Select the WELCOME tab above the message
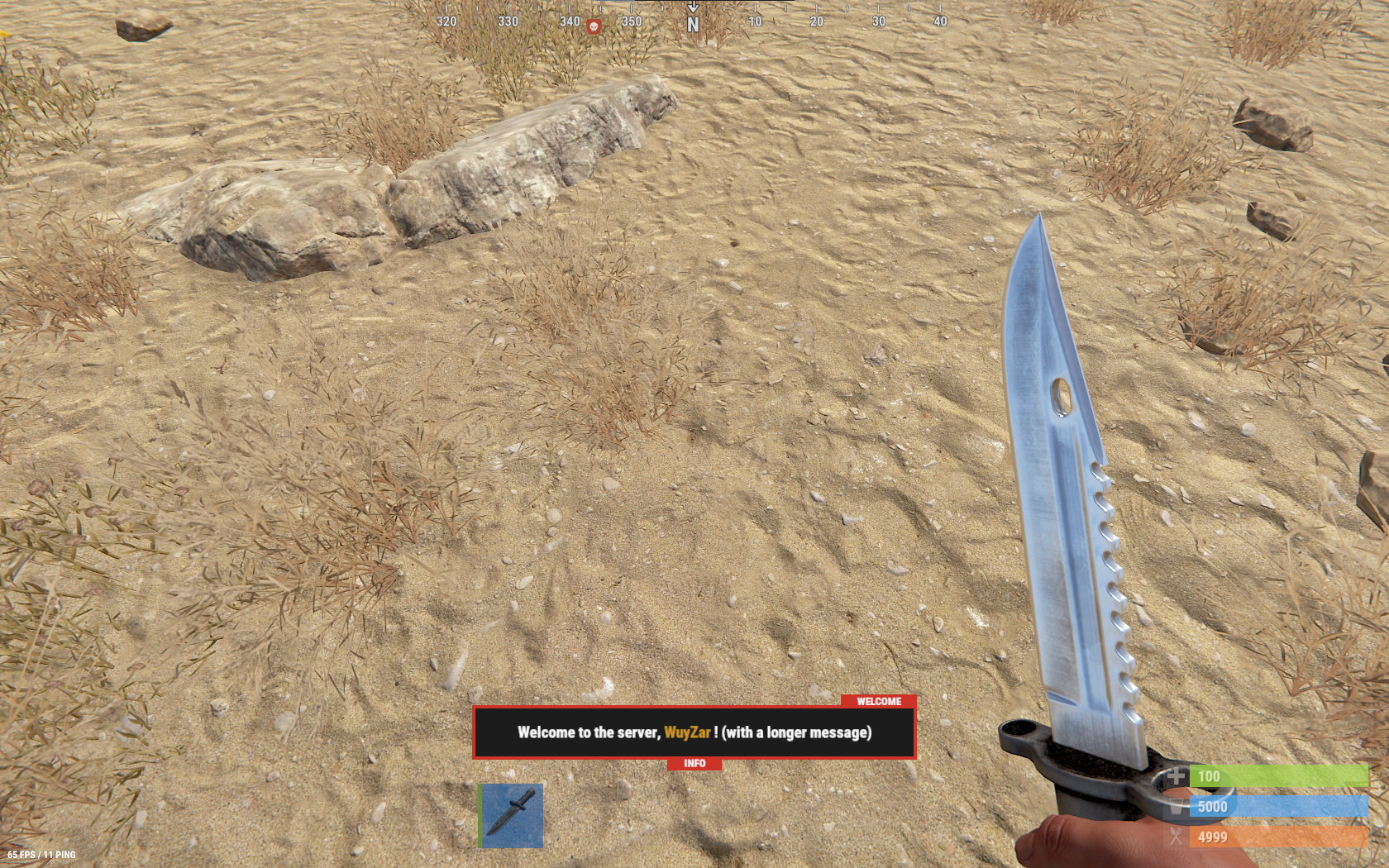 (878, 702)
